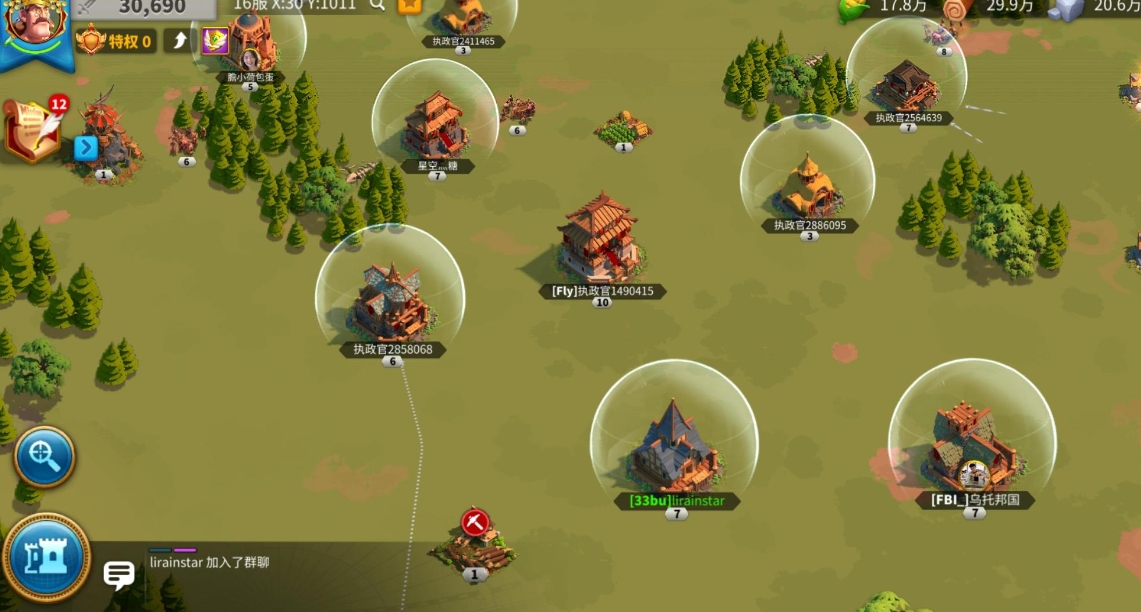Open the governor profile portrait

tap(35, 25)
